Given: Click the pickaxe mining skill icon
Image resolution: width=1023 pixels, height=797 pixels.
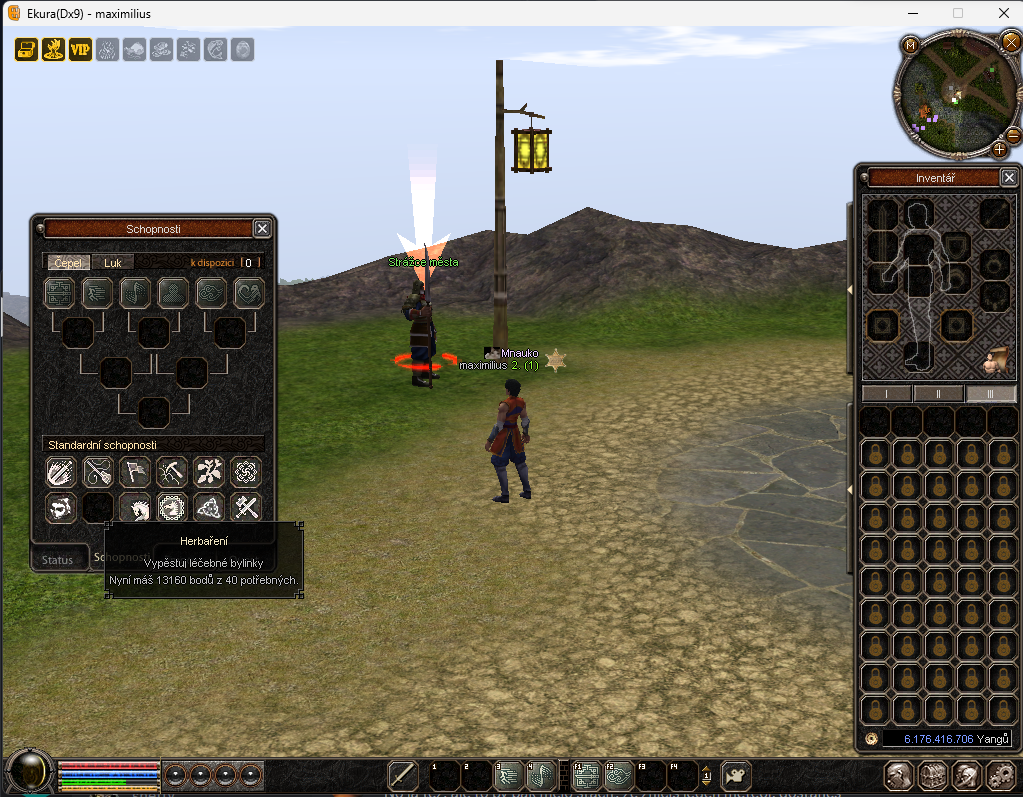Looking at the screenshot, I should pos(172,471).
